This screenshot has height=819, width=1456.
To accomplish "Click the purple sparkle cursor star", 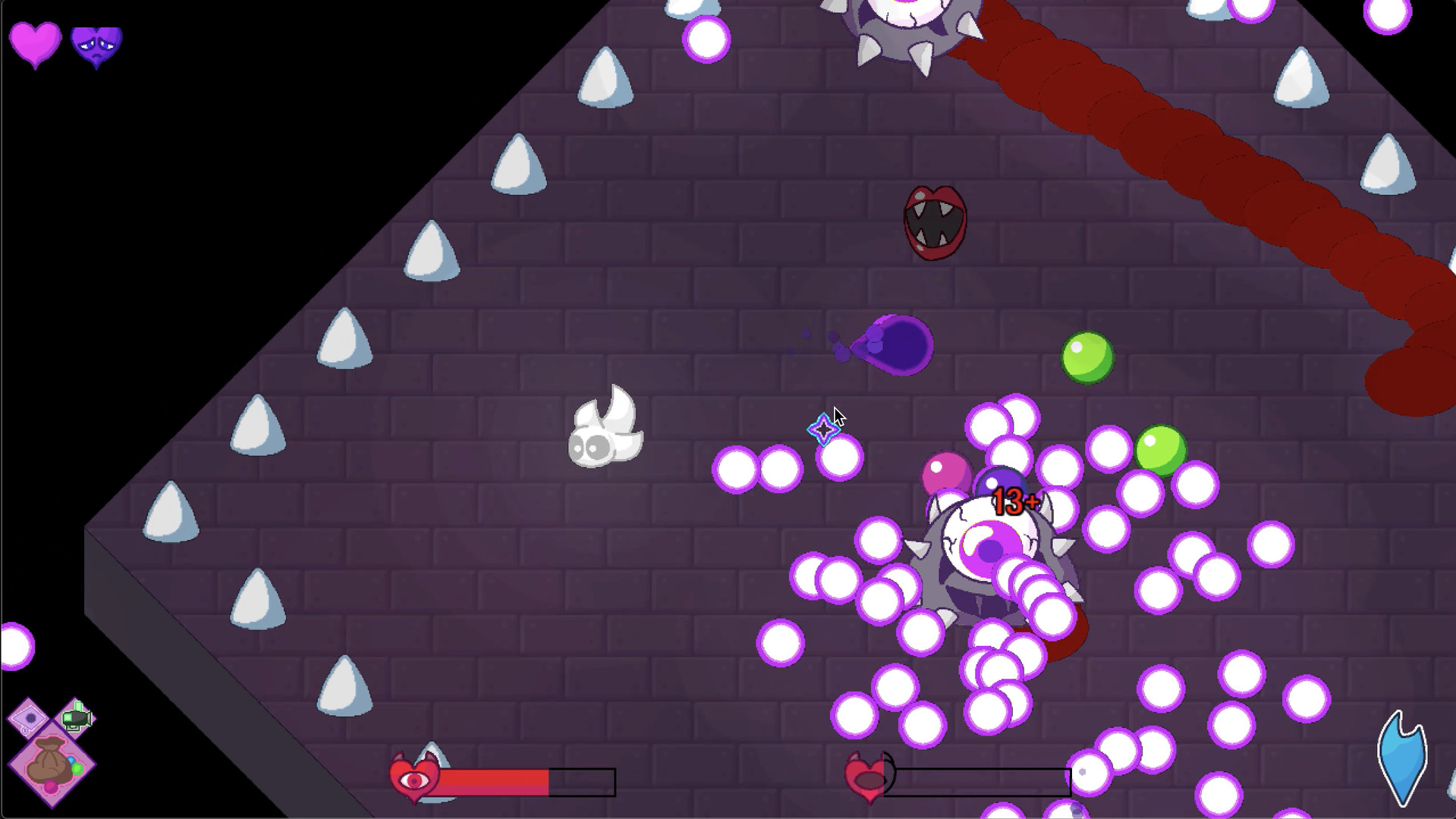I will 822,430.
